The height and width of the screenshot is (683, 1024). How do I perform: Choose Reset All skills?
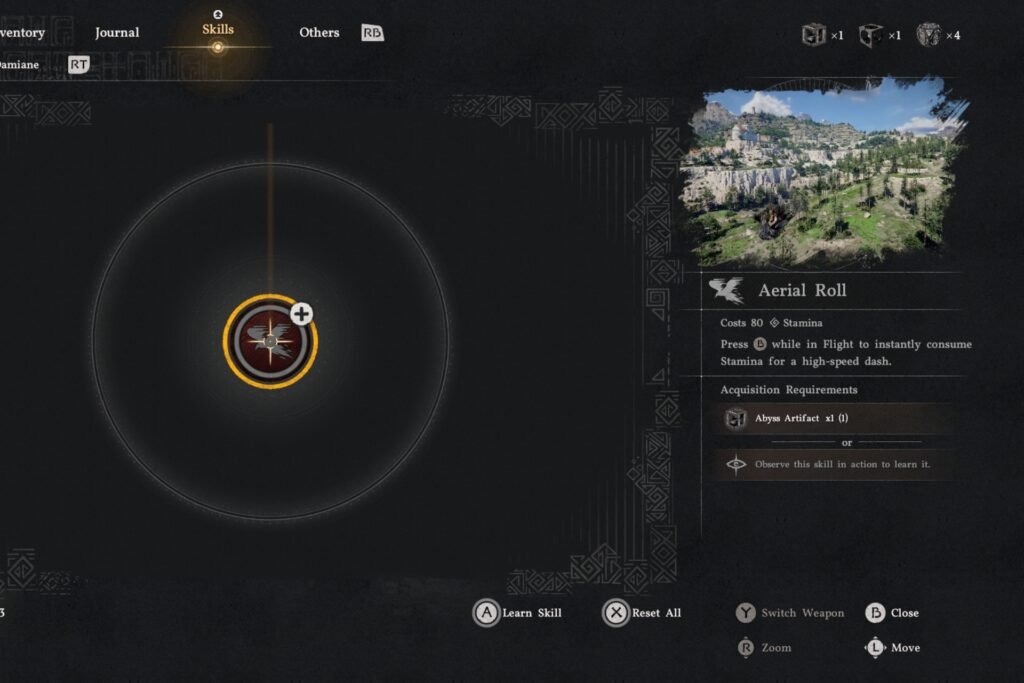(643, 613)
